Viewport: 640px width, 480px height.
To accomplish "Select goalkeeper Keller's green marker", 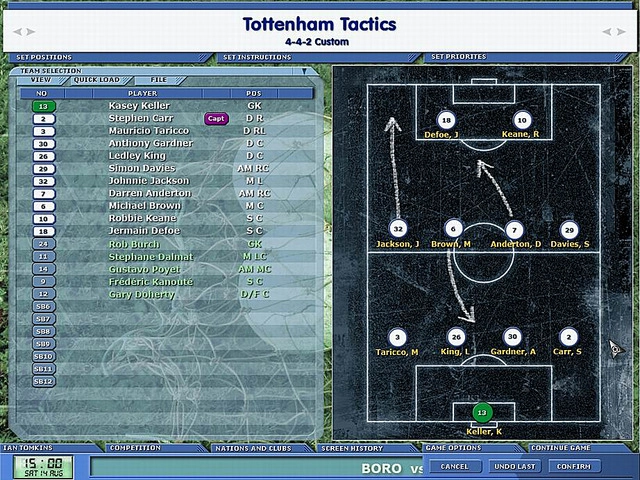I will click(482, 412).
